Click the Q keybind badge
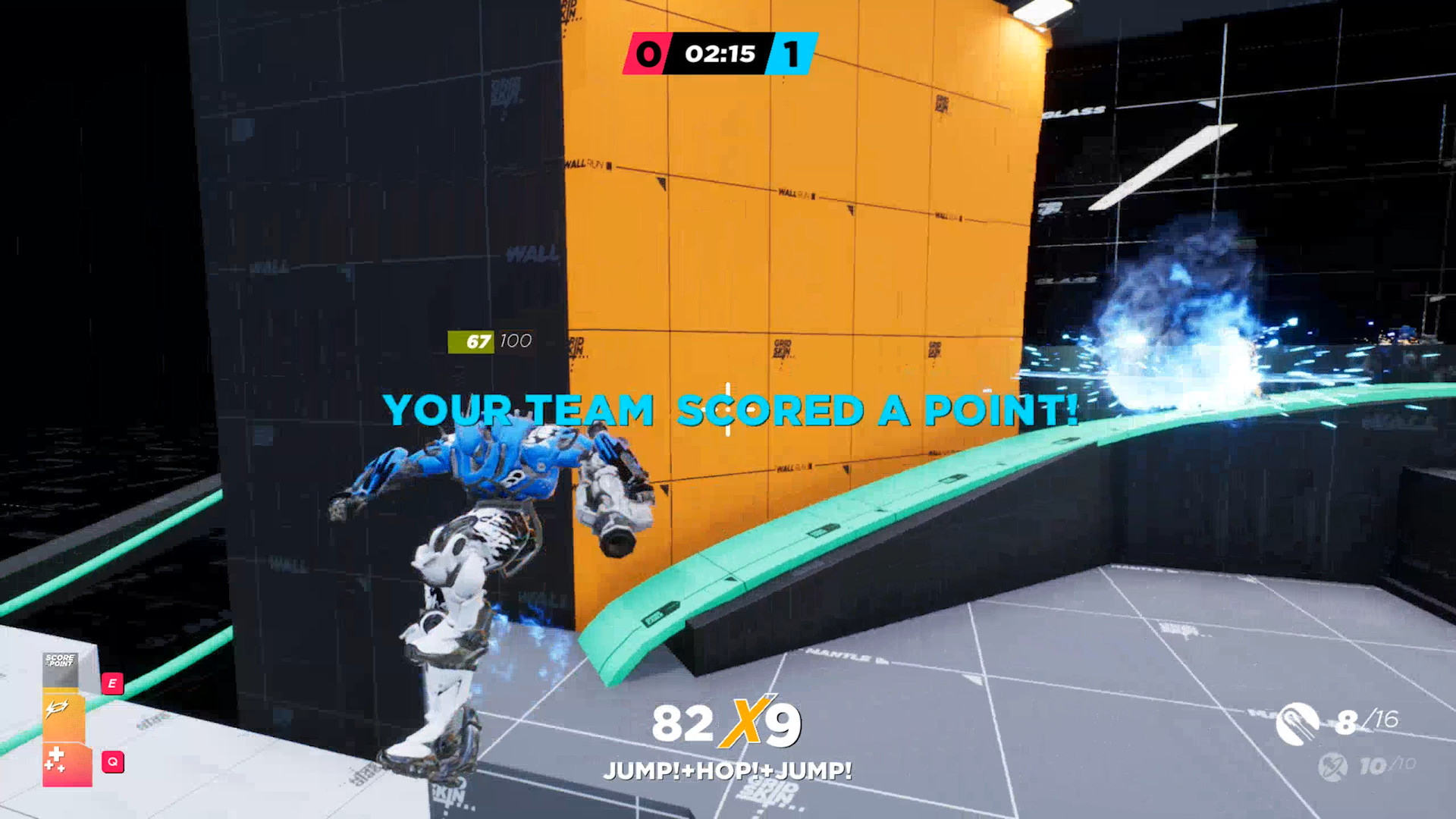Viewport: 1456px width, 819px height. (x=113, y=761)
